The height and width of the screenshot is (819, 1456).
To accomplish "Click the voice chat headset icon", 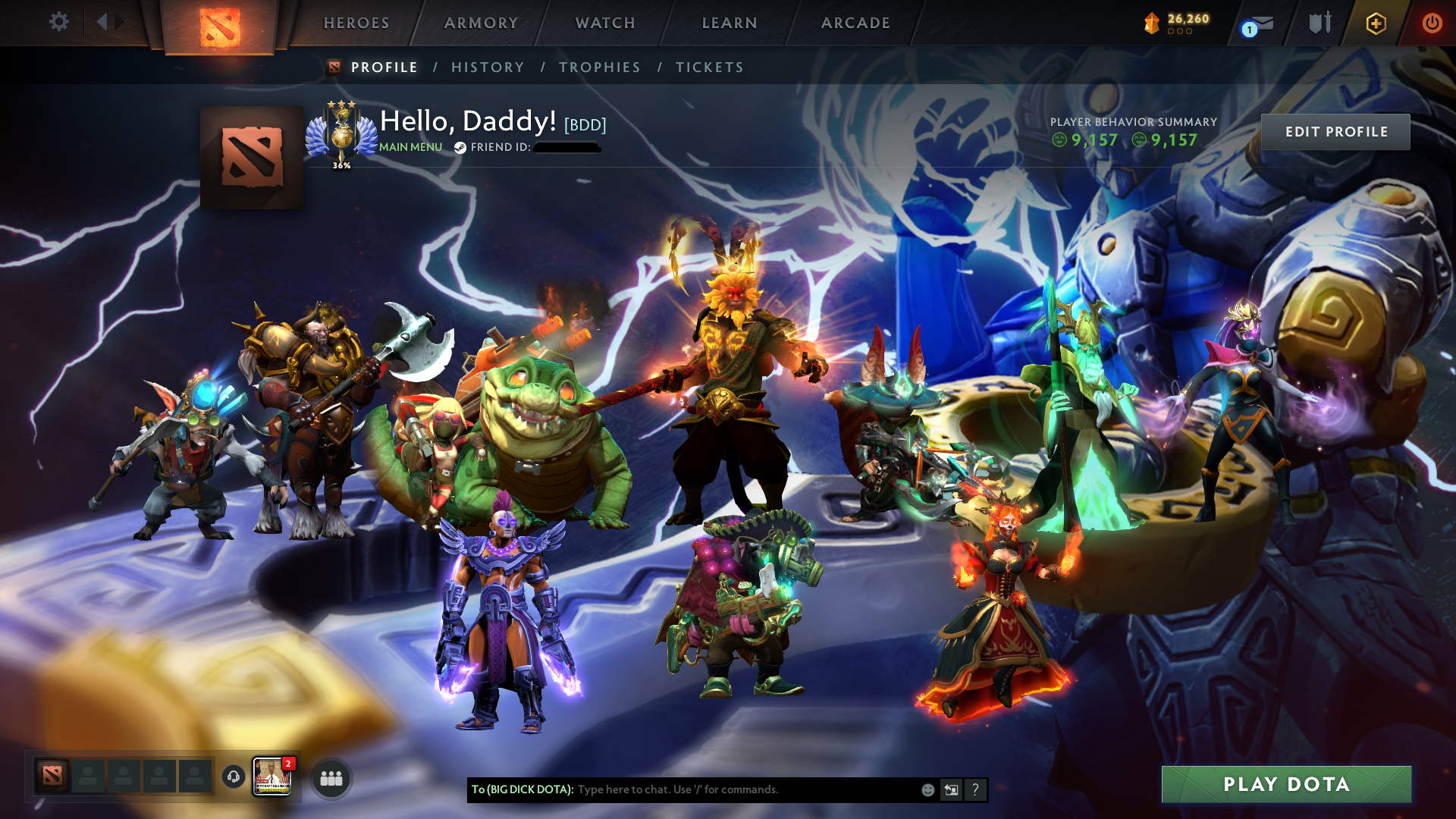I will click(232, 778).
